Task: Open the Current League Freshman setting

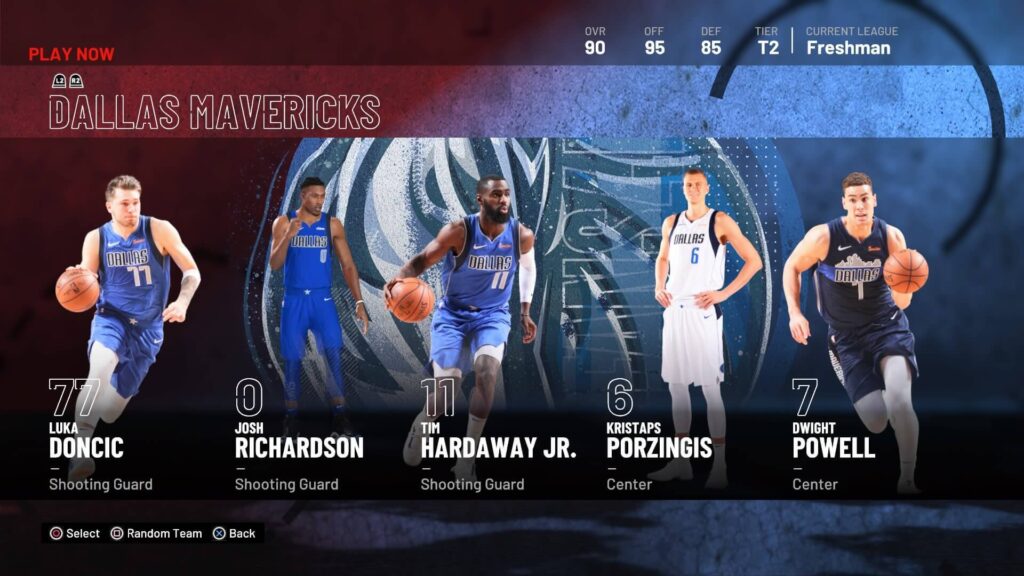Action: [x=850, y=41]
